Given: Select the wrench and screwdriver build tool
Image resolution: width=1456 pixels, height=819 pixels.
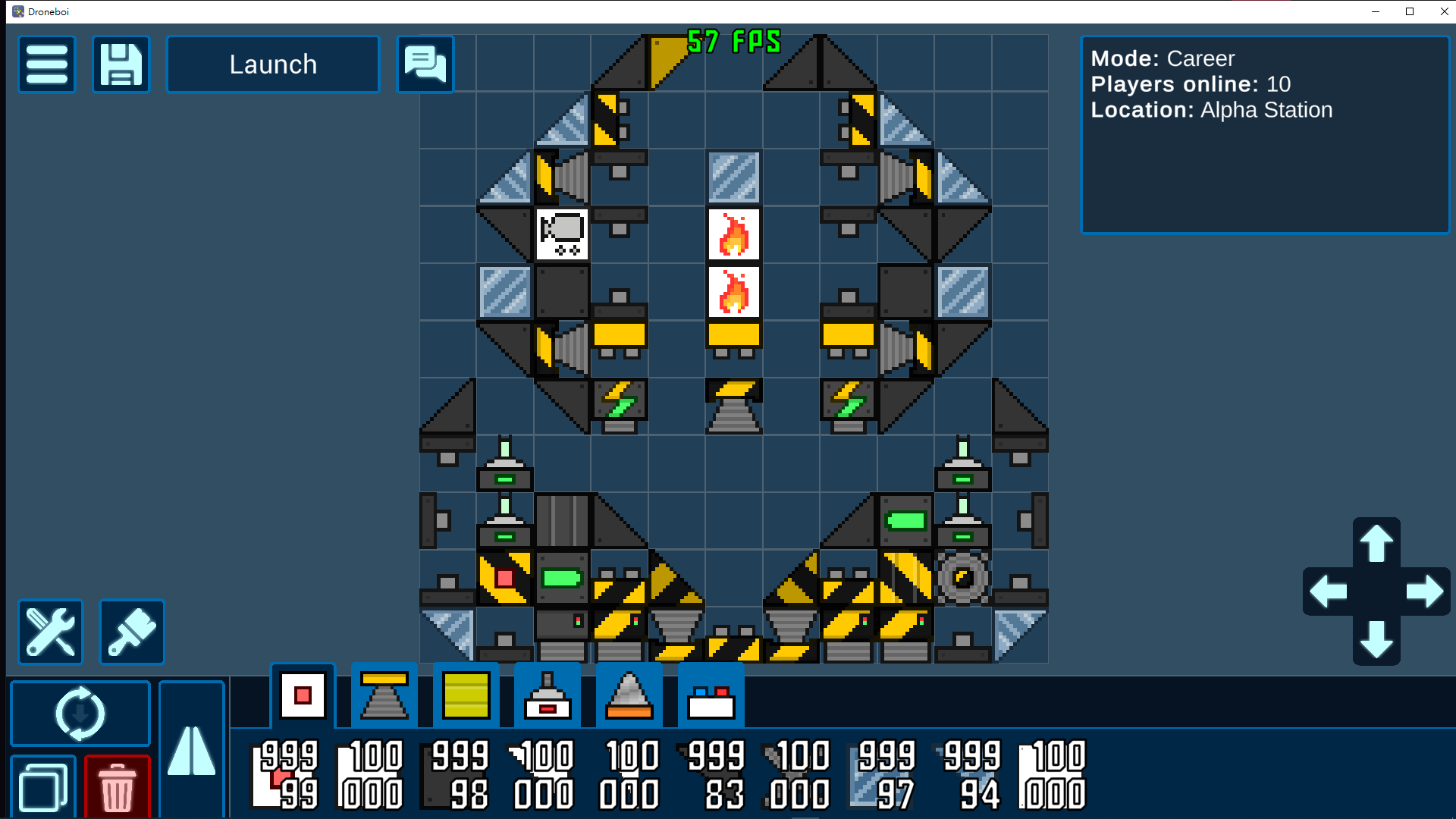Looking at the screenshot, I should point(51,632).
